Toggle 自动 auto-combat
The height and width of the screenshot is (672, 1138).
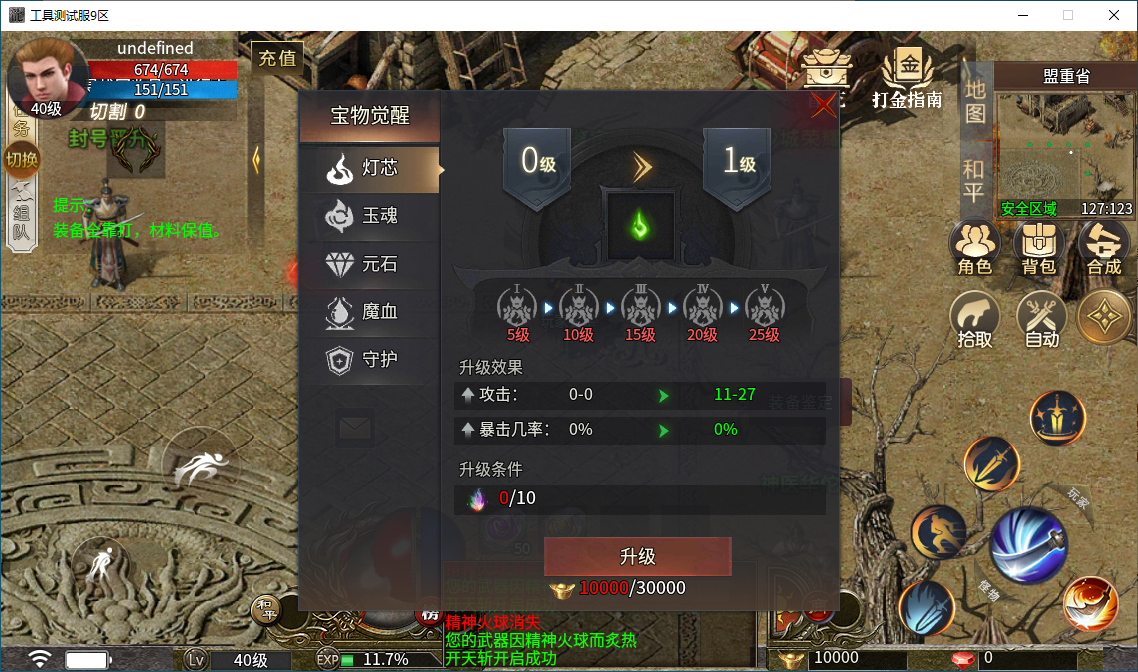point(1041,320)
